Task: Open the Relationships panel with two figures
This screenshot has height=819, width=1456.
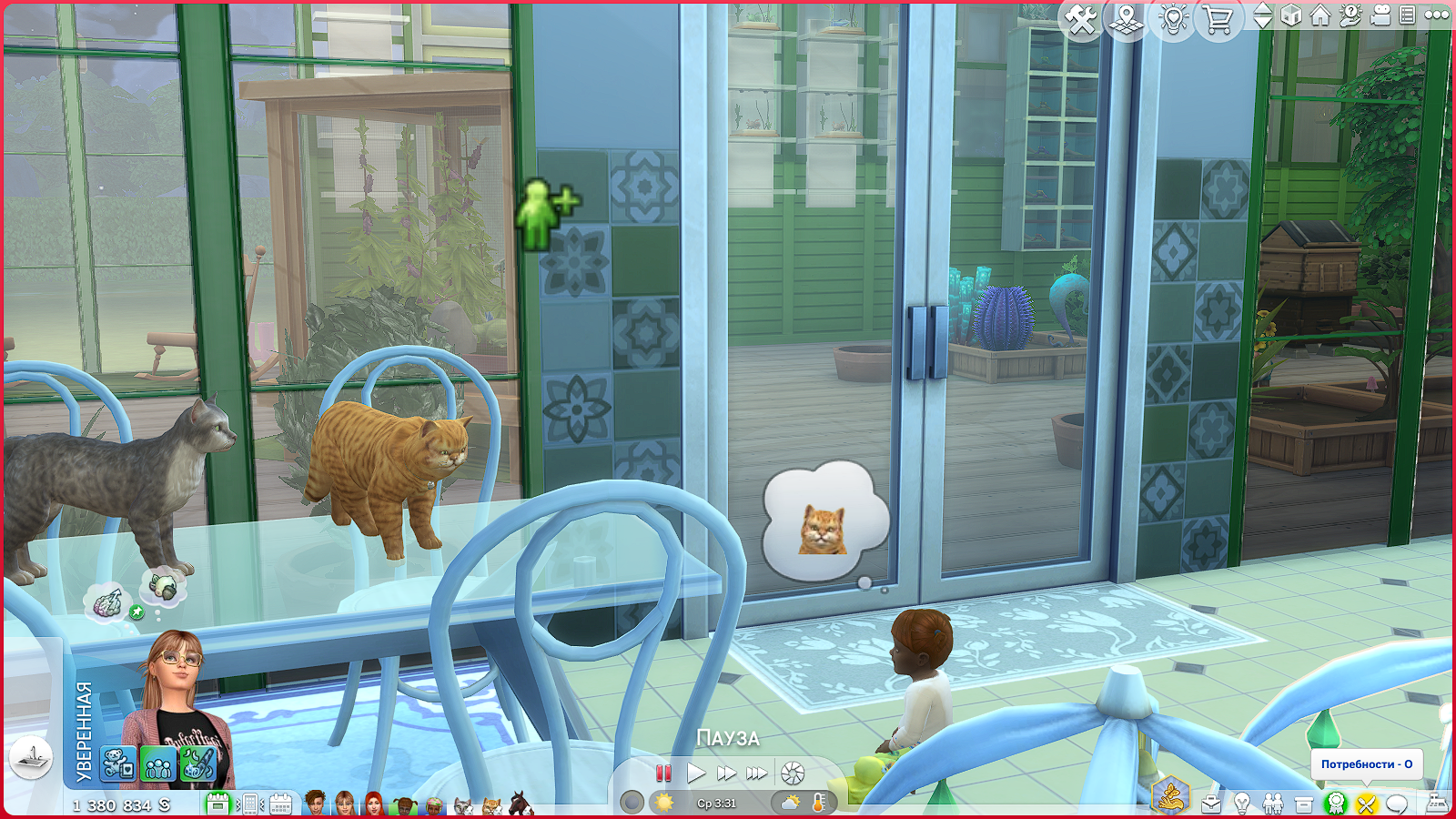Action: tap(1273, 804)
